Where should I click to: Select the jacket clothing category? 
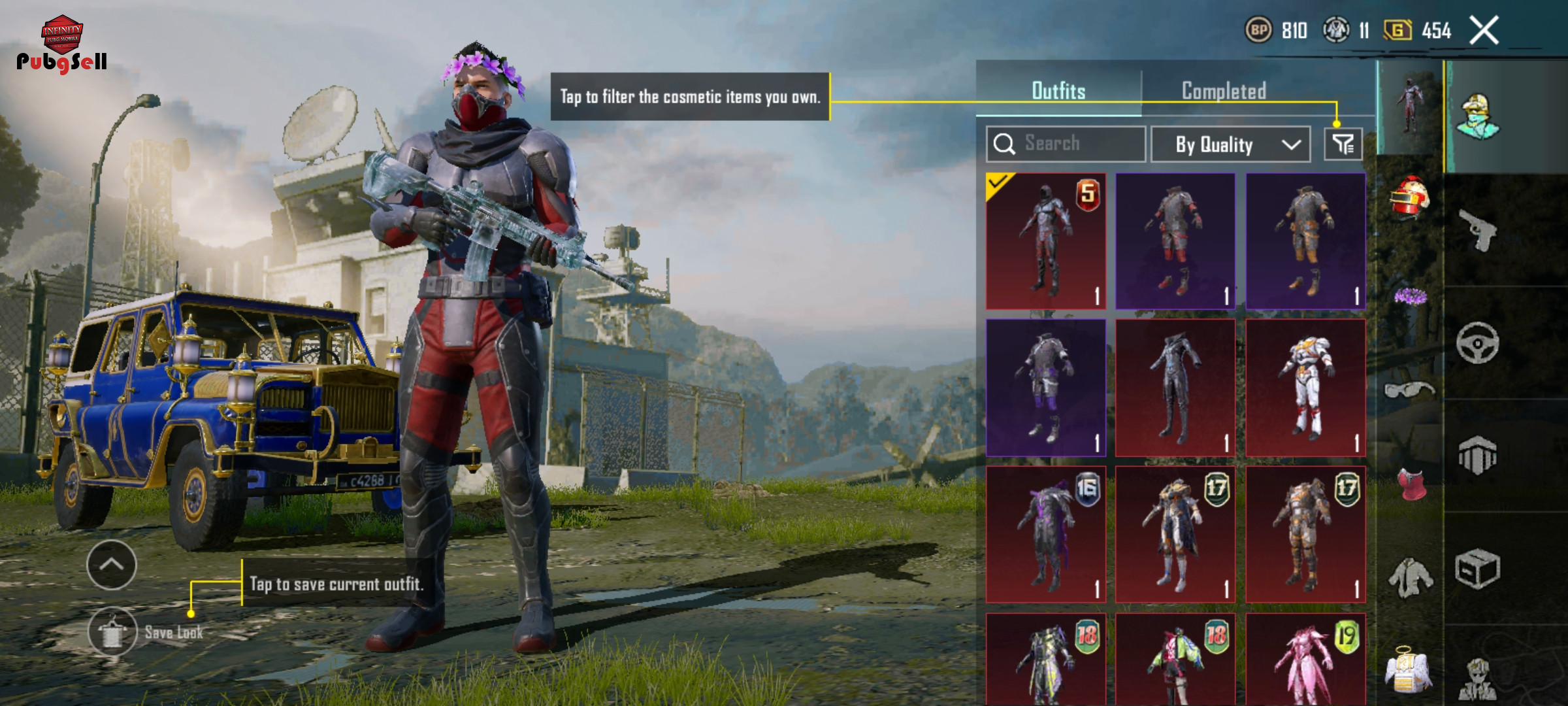tap(1409, 577)
